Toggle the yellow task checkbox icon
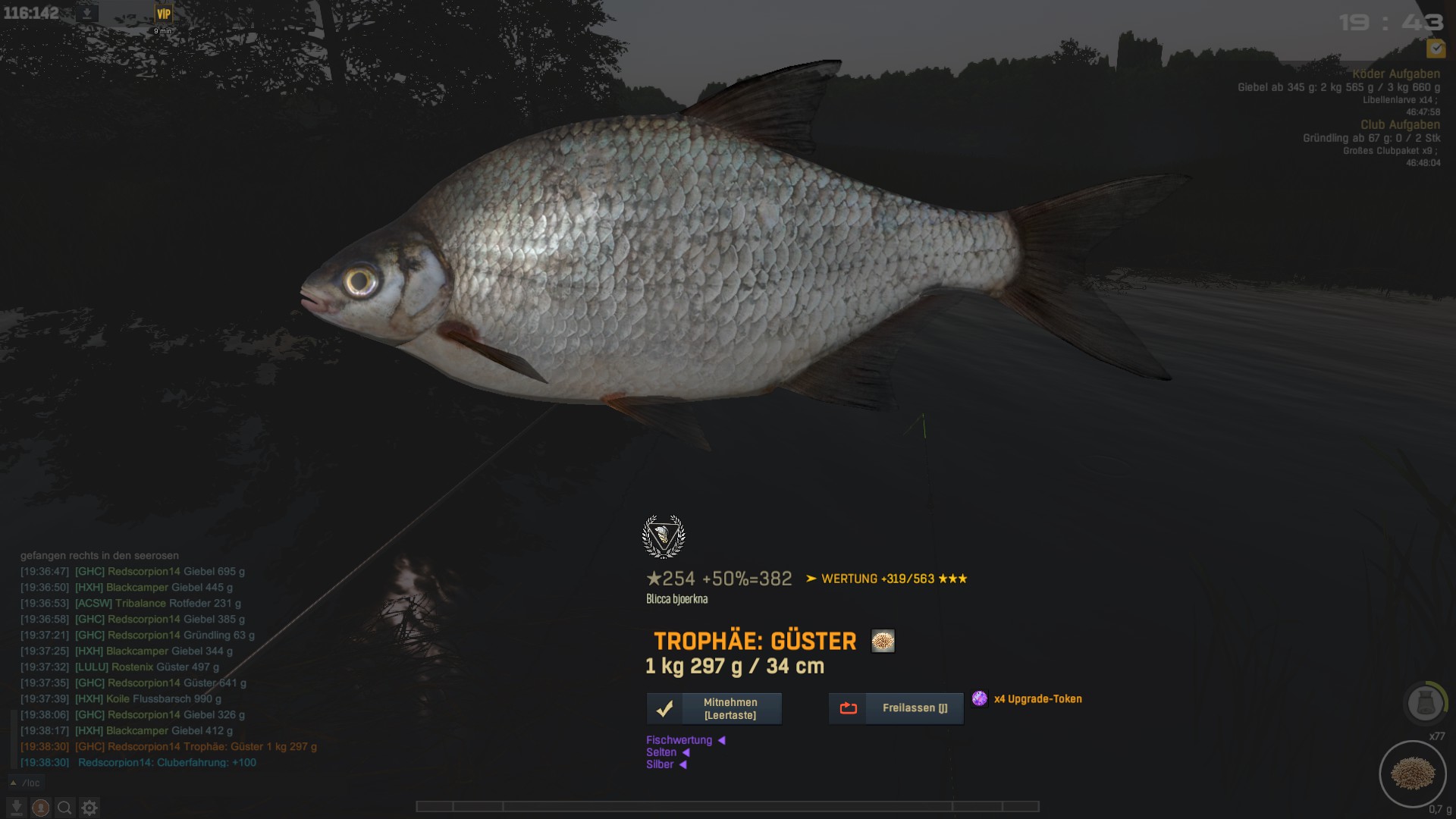The height and width of the screenshot is (819, 1456). [x=1435, y=49]
